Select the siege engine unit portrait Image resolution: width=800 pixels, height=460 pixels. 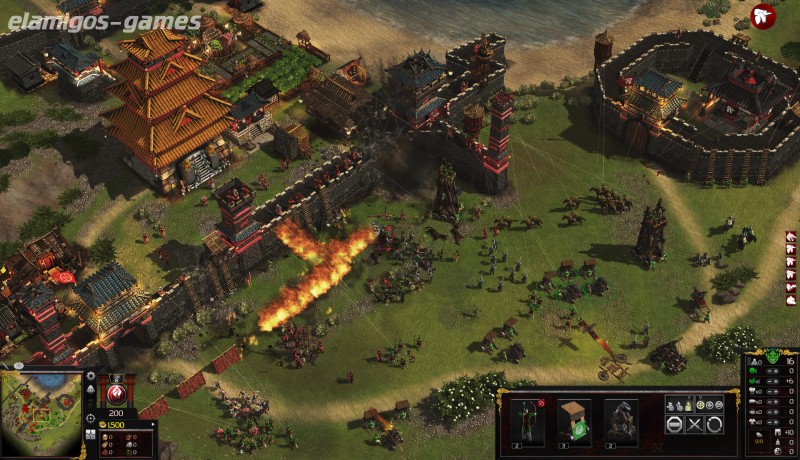621,418
